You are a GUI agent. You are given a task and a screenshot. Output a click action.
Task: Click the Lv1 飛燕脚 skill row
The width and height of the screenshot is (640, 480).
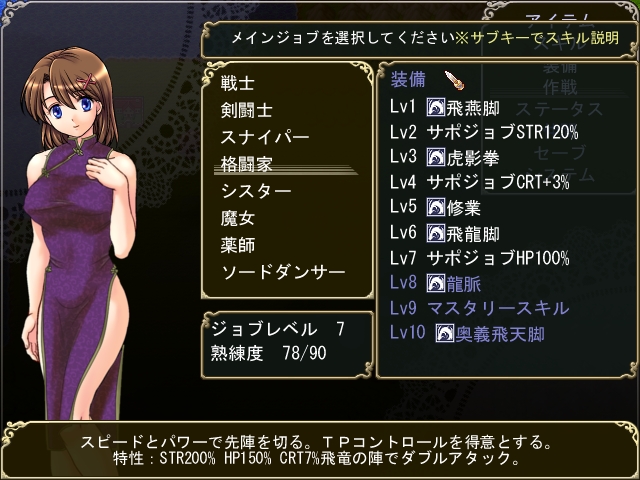pos(458,107)
